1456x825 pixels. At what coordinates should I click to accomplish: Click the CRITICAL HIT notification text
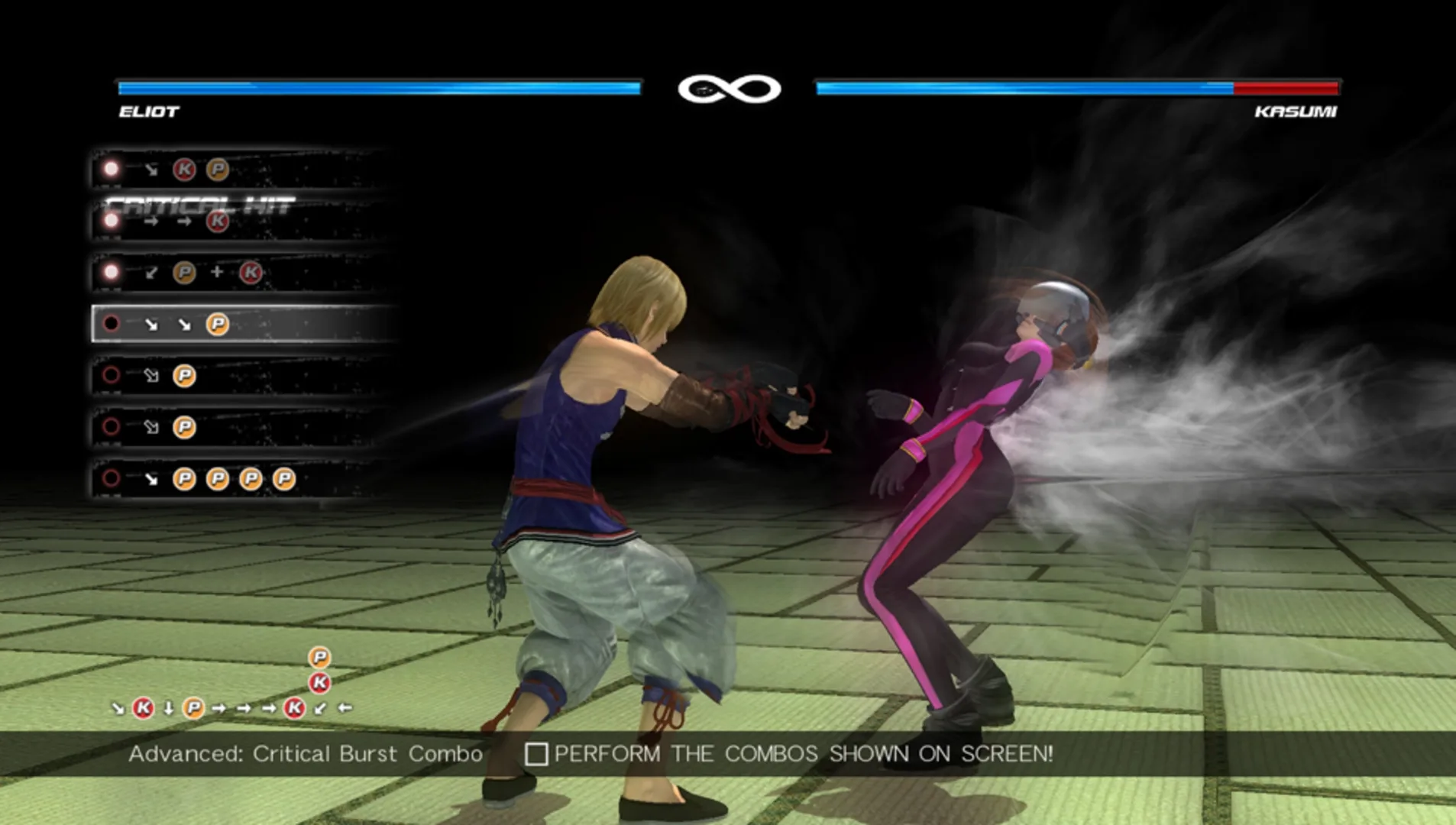click(x=200, y=204)
